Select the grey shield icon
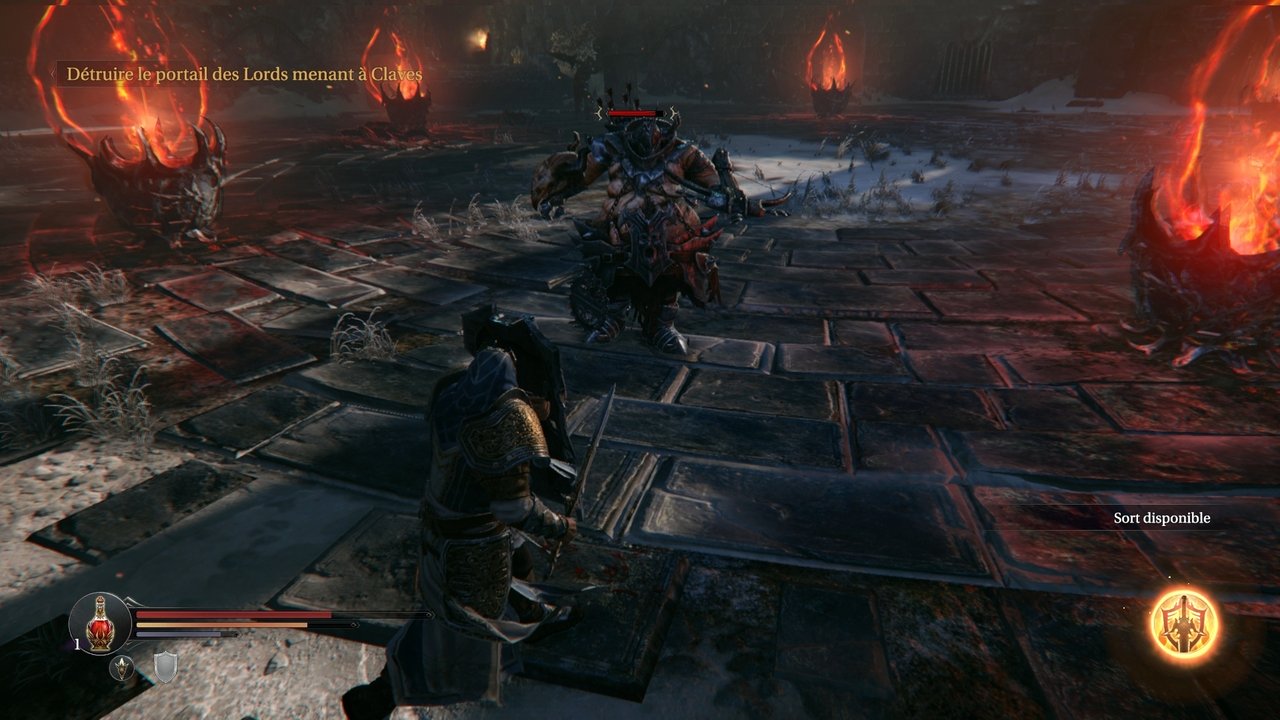This screenshot has height=720, width=1280. click(x=165, y=667)
